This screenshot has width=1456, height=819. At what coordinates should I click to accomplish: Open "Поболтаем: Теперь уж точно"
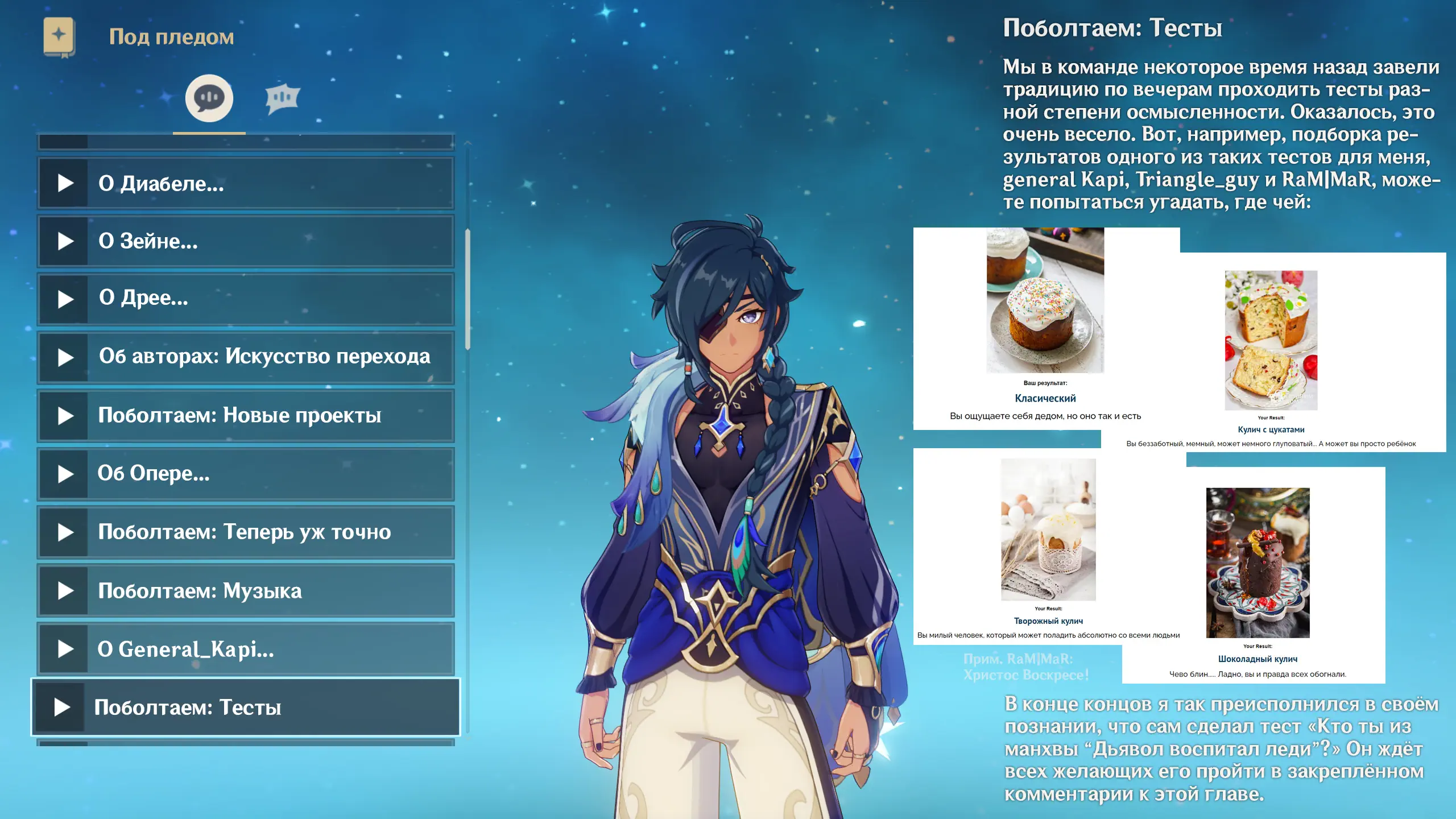pos(246,532)
